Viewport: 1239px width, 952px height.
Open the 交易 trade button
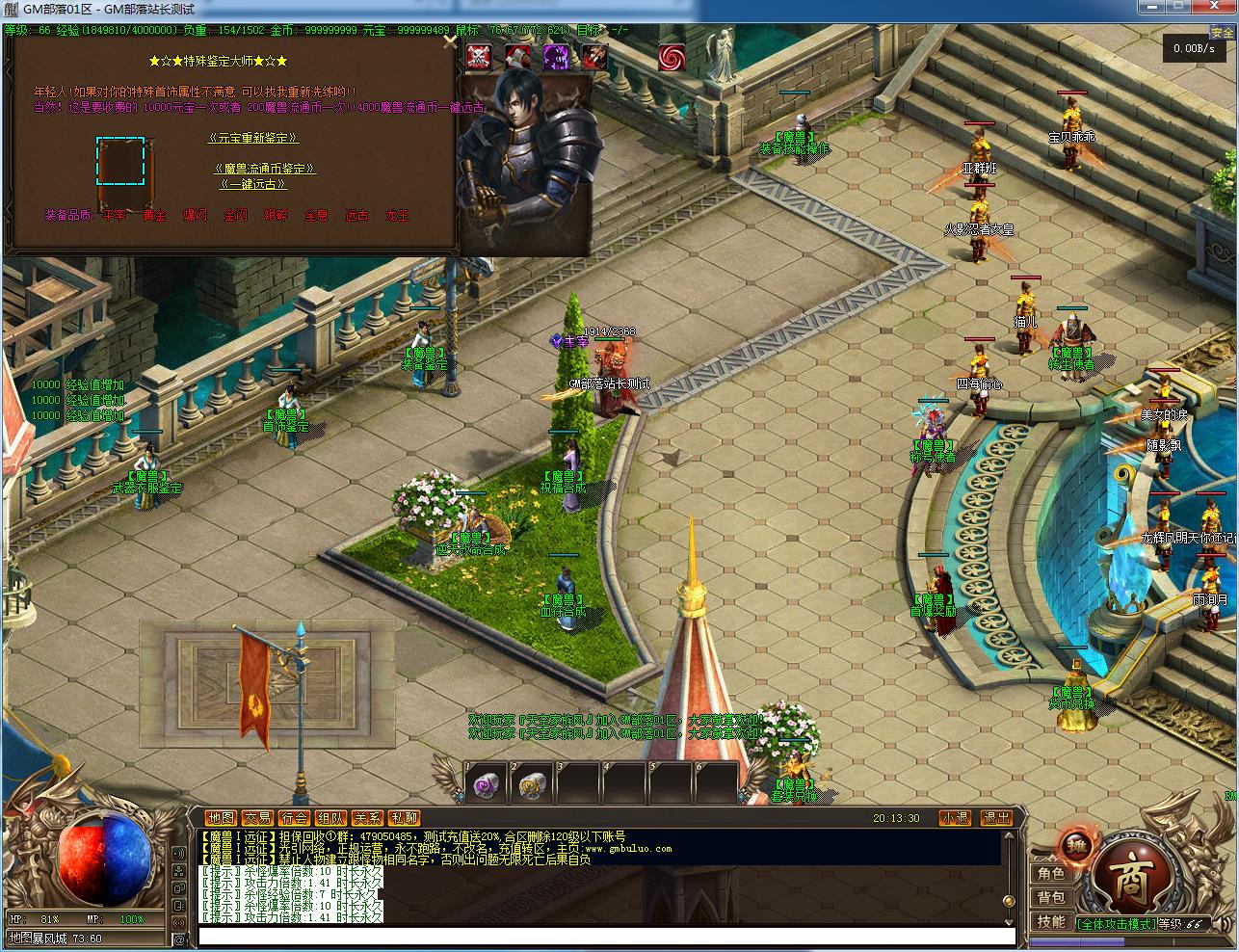pyautogui.click(x=257, y=818)
